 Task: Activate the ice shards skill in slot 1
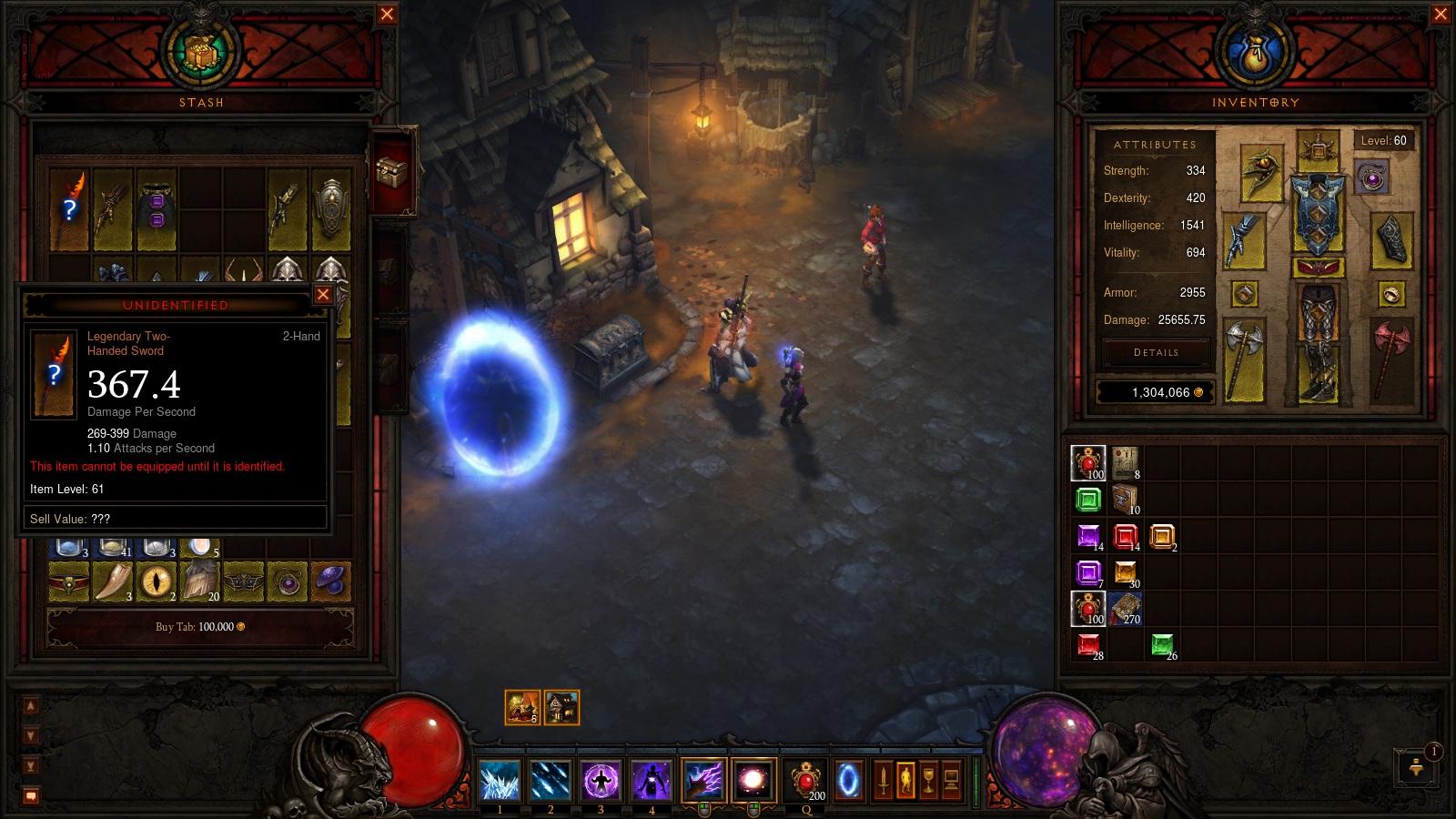pyautogui.click(x=500, y=780)
